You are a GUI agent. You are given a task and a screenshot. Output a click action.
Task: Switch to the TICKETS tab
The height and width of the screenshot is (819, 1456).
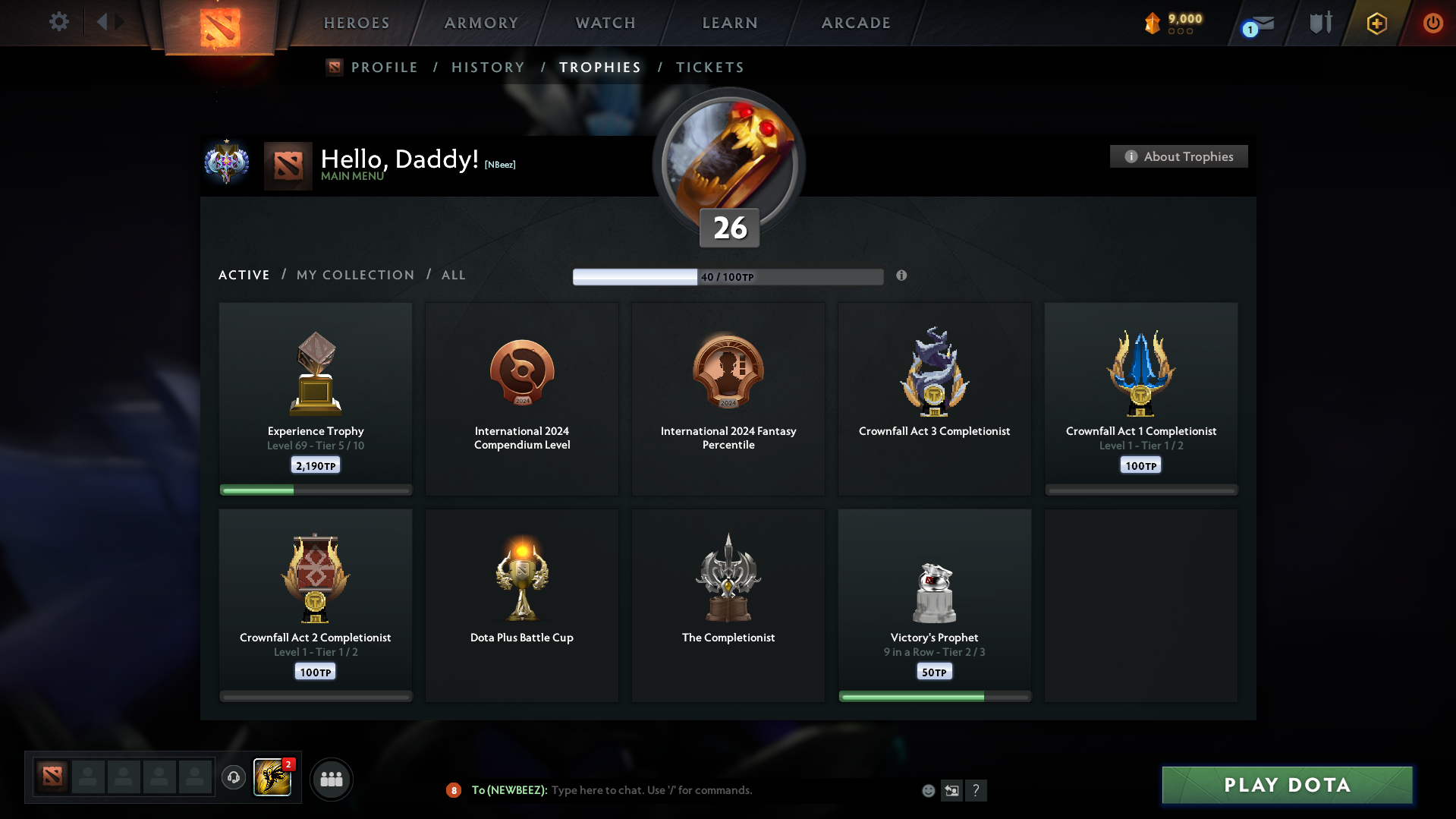tap(709, 67)
